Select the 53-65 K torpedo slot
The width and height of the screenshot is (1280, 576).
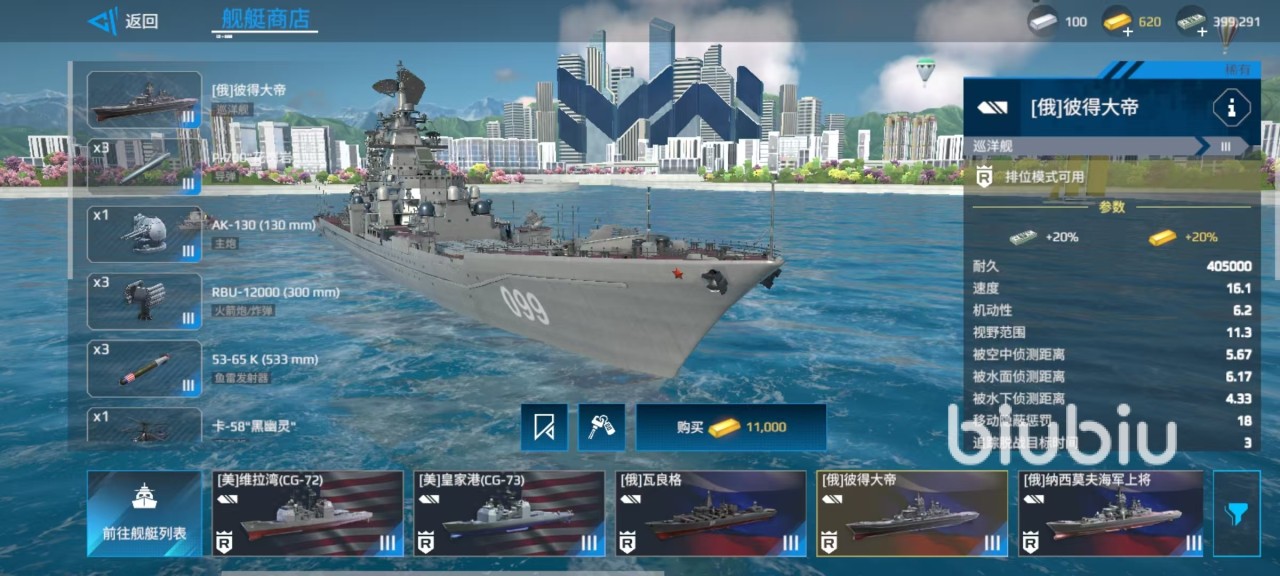coord(144,368)
